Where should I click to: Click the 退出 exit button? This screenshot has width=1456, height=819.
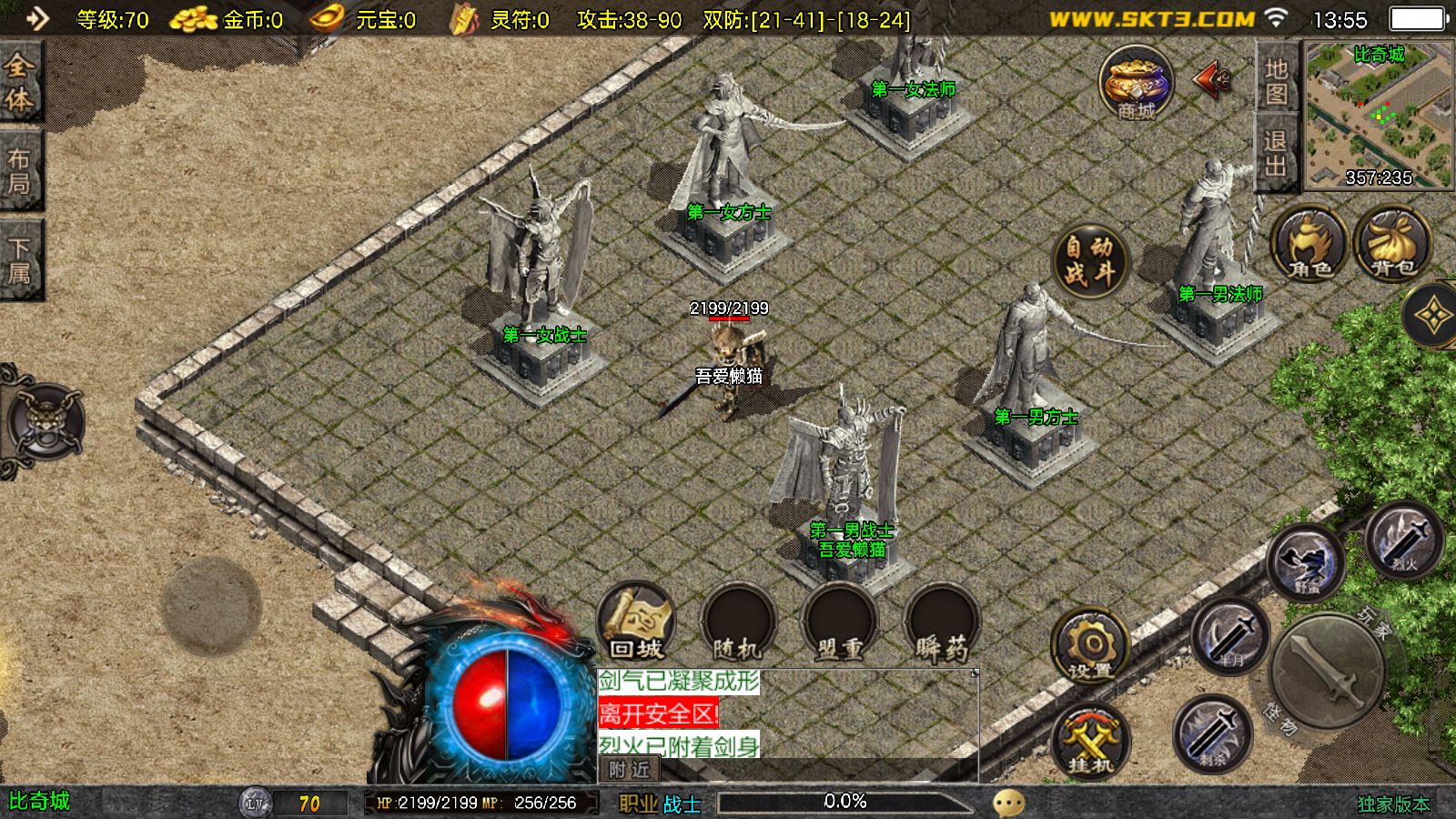tap(1275, 153)
